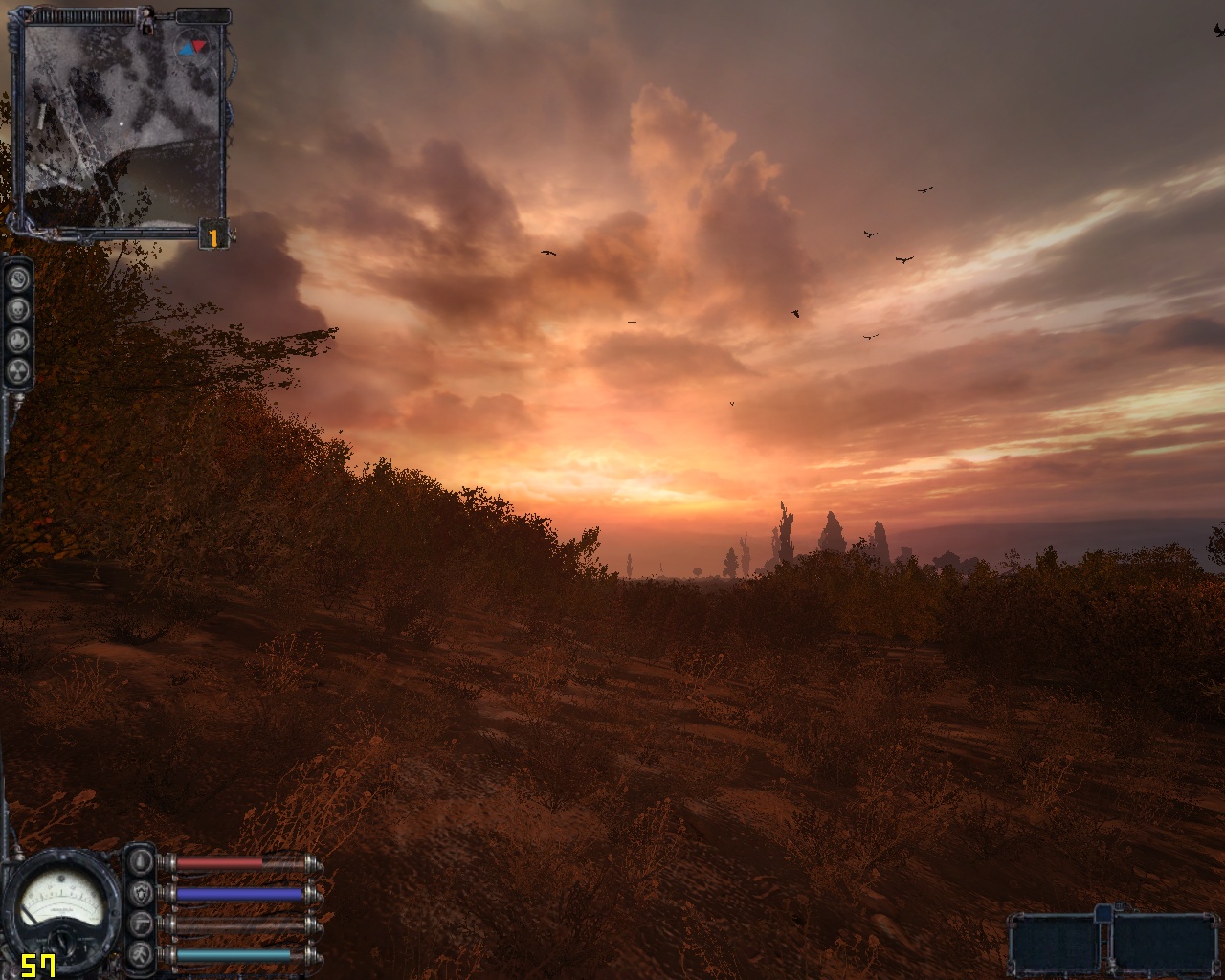
Task: Click the empty weapon ammo panel
Action: (1111, 942)
